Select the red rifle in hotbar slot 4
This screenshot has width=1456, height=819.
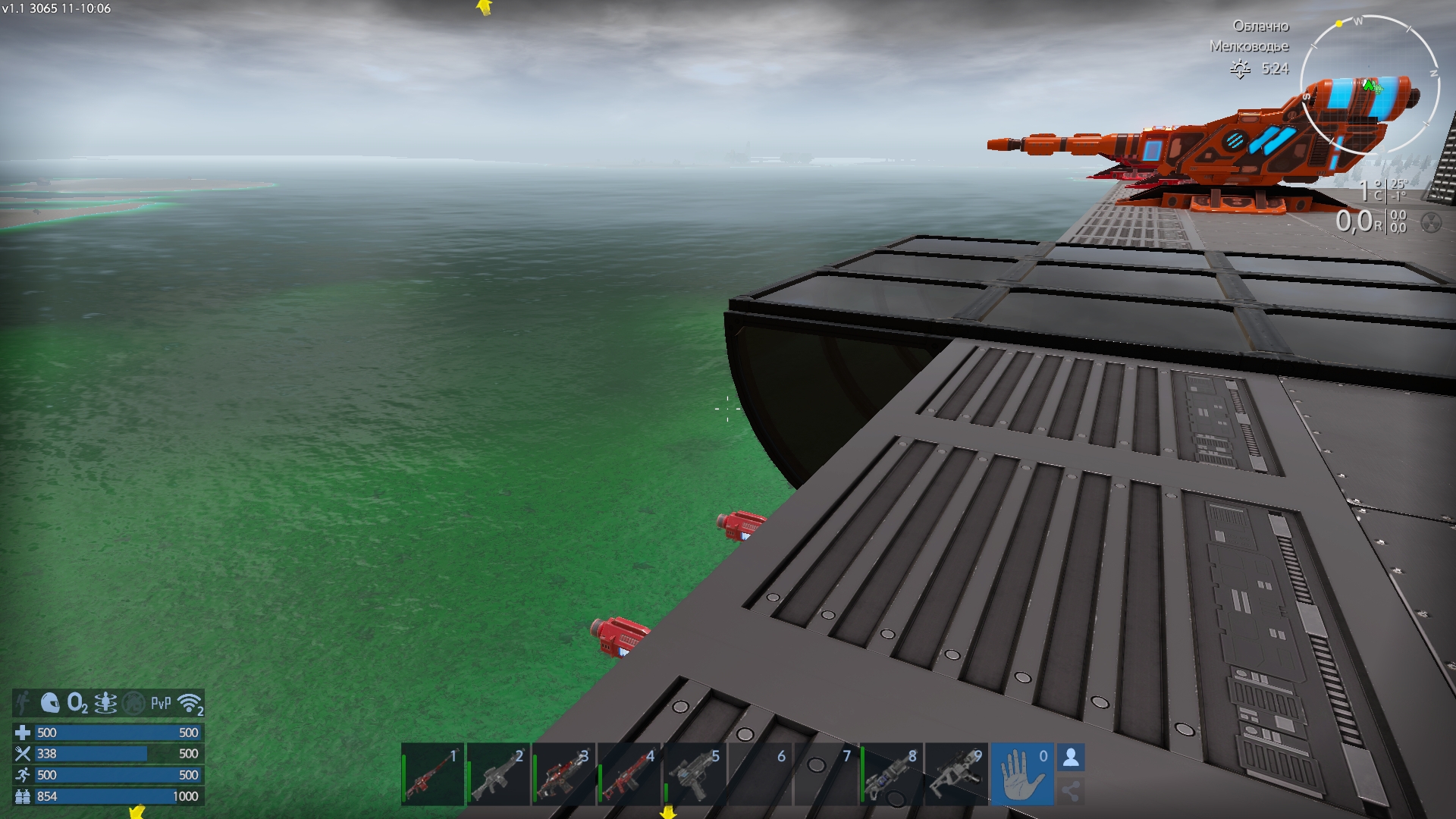click(629, 775)
